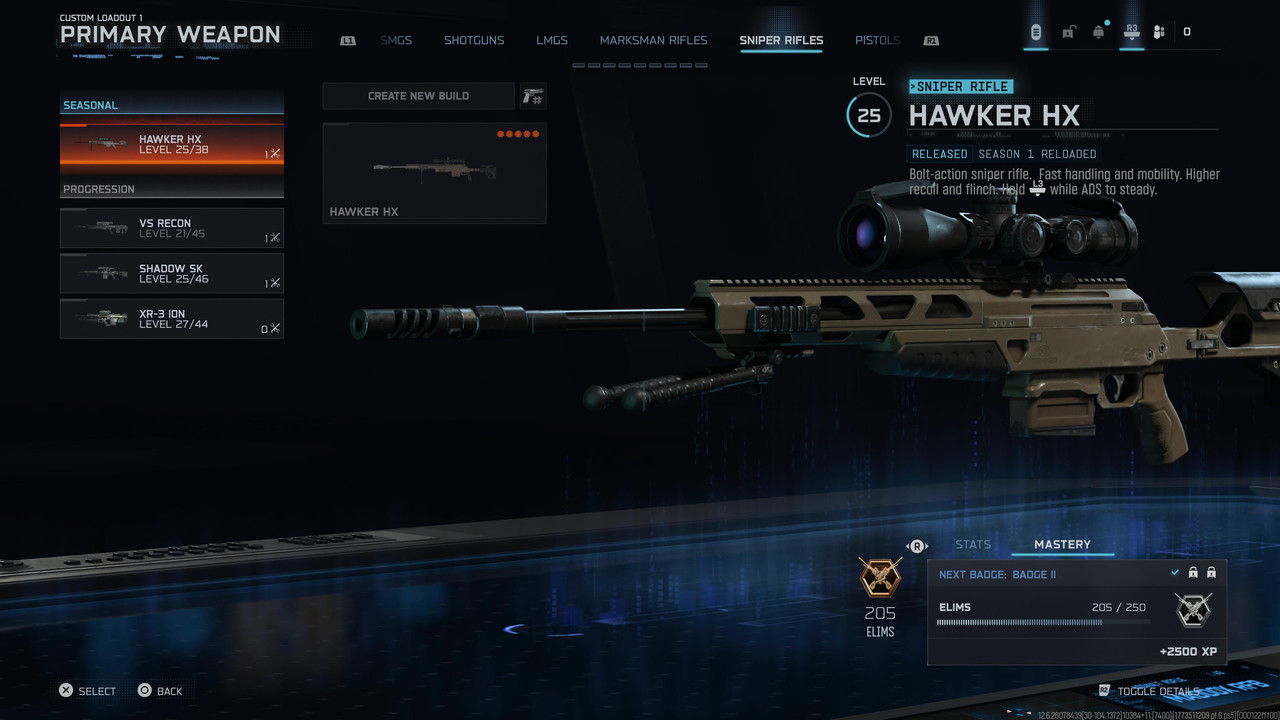The image size is (1280, 720).
Task: Open the Elims mastery badge challenge
Action: click(1077, 612)
